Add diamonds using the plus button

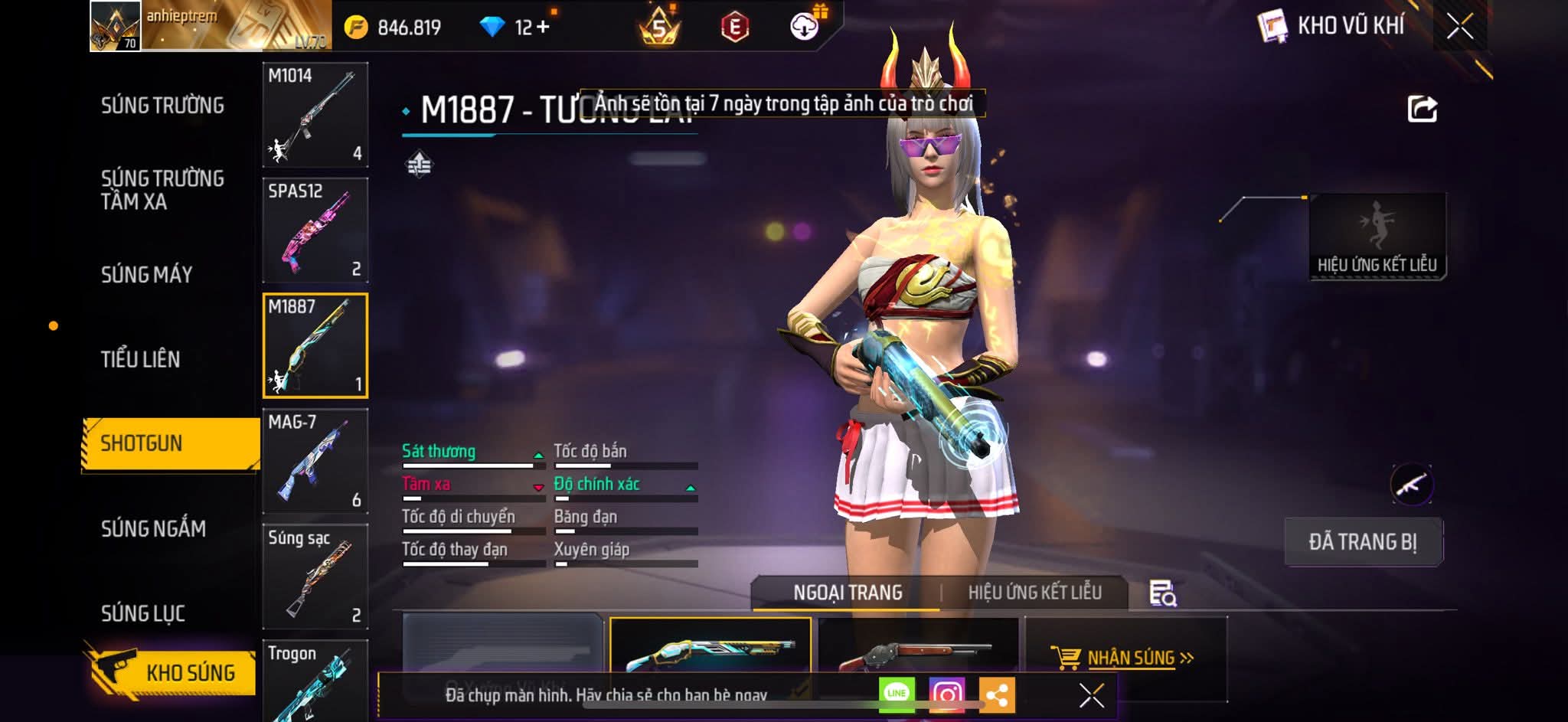tap(543, 28)
